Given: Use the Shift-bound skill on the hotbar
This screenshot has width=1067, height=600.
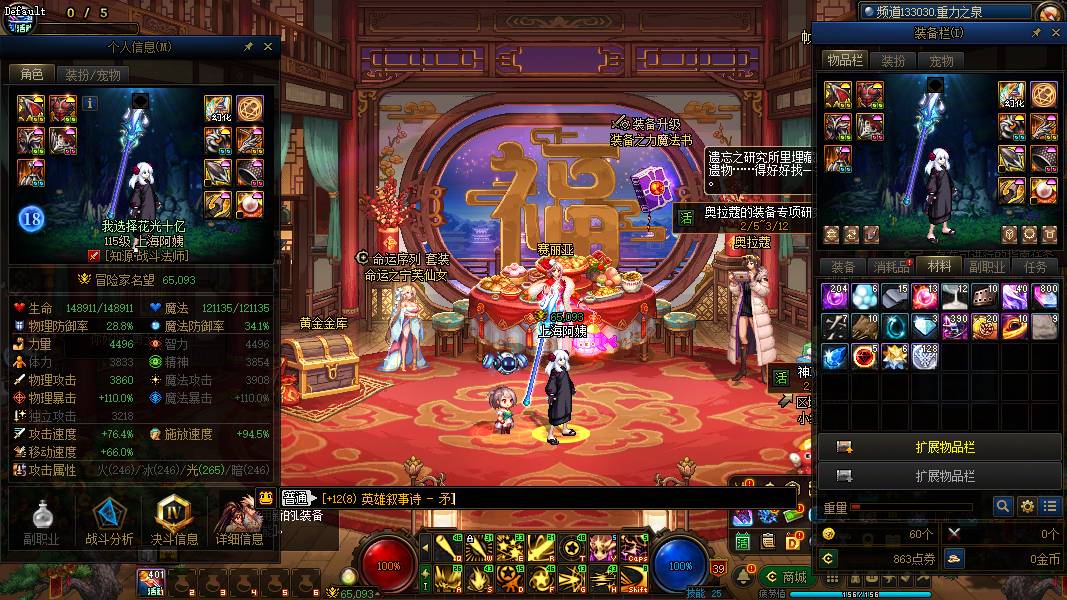Looking at the screenshot, I should pos(634,578).
